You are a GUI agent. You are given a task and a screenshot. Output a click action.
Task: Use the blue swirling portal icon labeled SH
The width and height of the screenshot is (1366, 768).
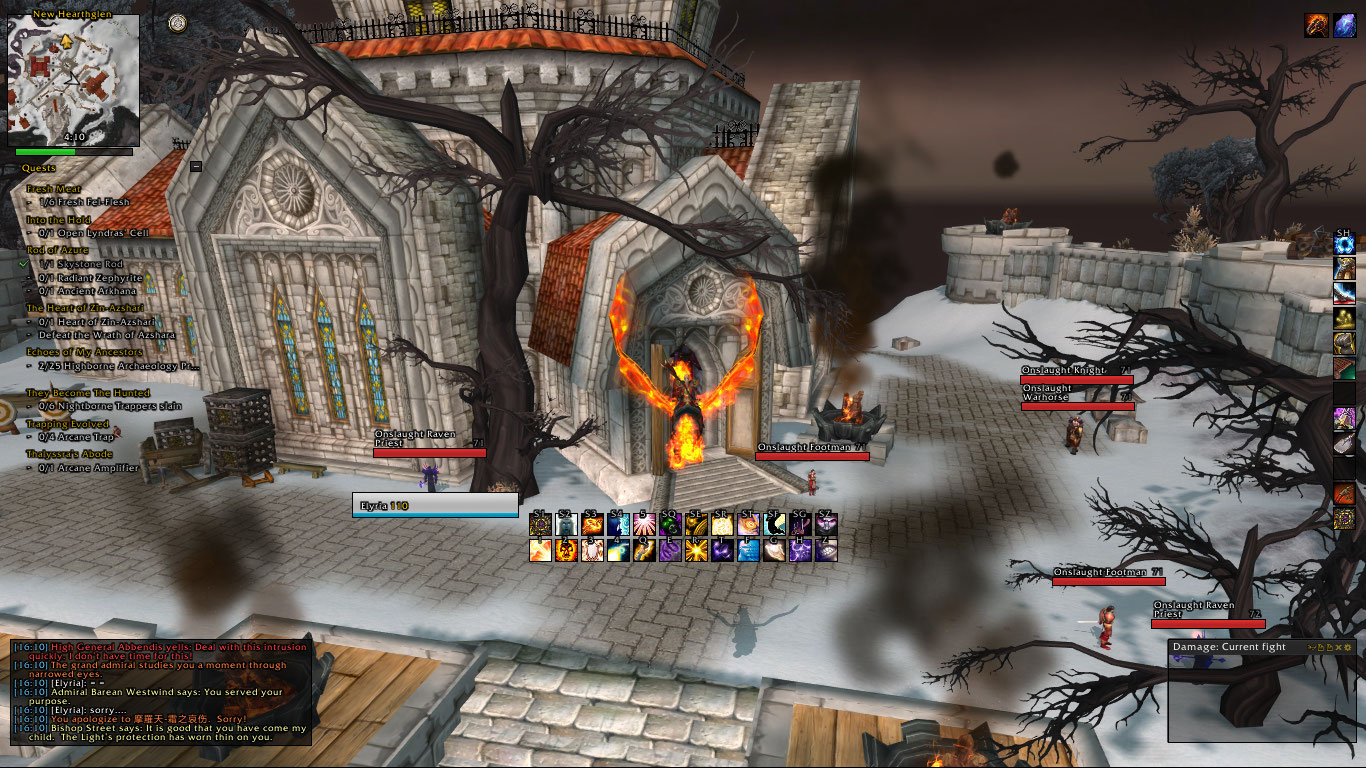coord(1344,245)
